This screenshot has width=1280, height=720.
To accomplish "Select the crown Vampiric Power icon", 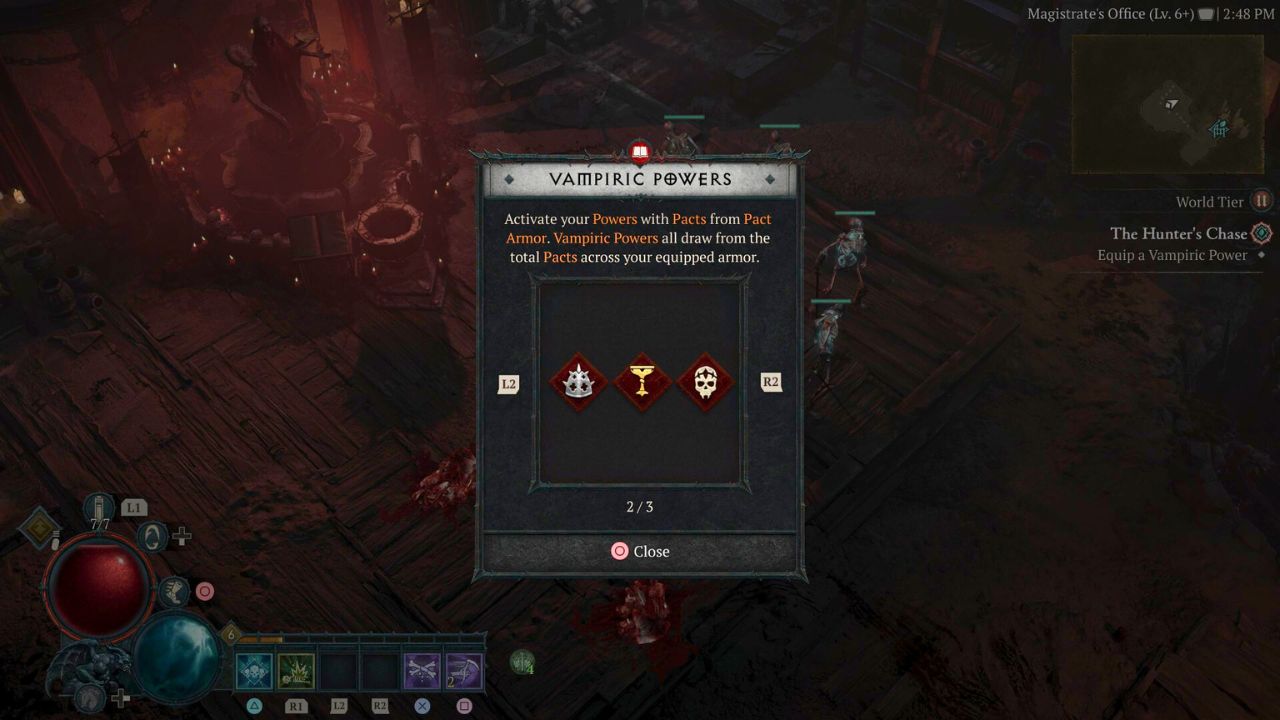I will pyautogui.click(x=581, y=381).
